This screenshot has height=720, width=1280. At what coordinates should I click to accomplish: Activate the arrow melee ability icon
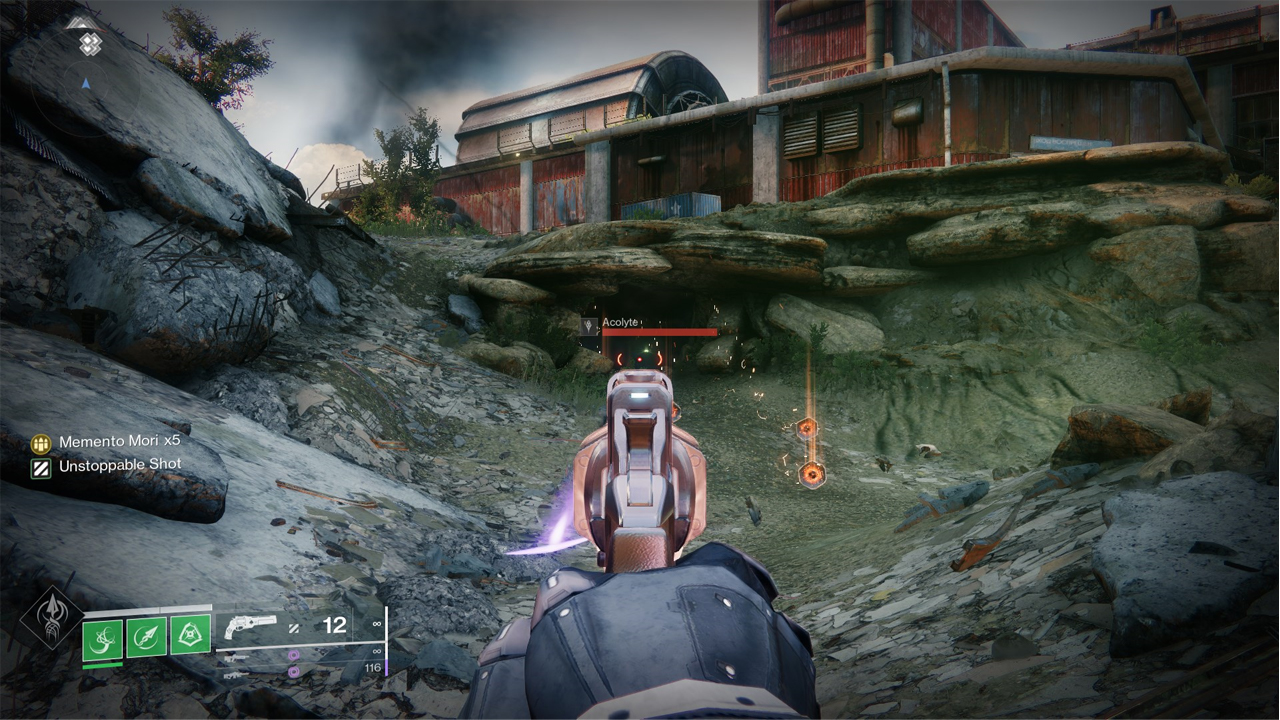[x=146, y=637]
